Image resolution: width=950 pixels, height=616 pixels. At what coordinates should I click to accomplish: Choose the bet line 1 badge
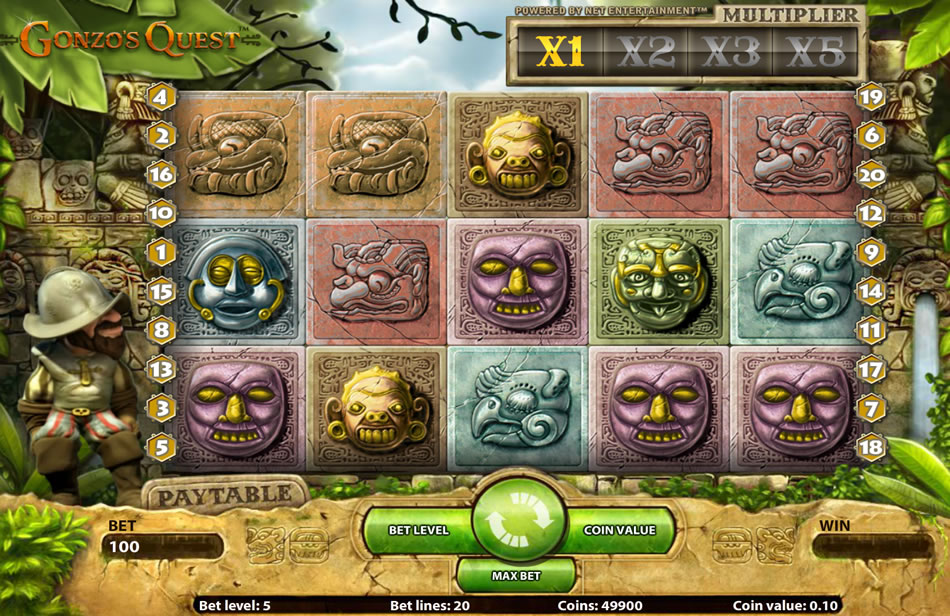point(161,253)
